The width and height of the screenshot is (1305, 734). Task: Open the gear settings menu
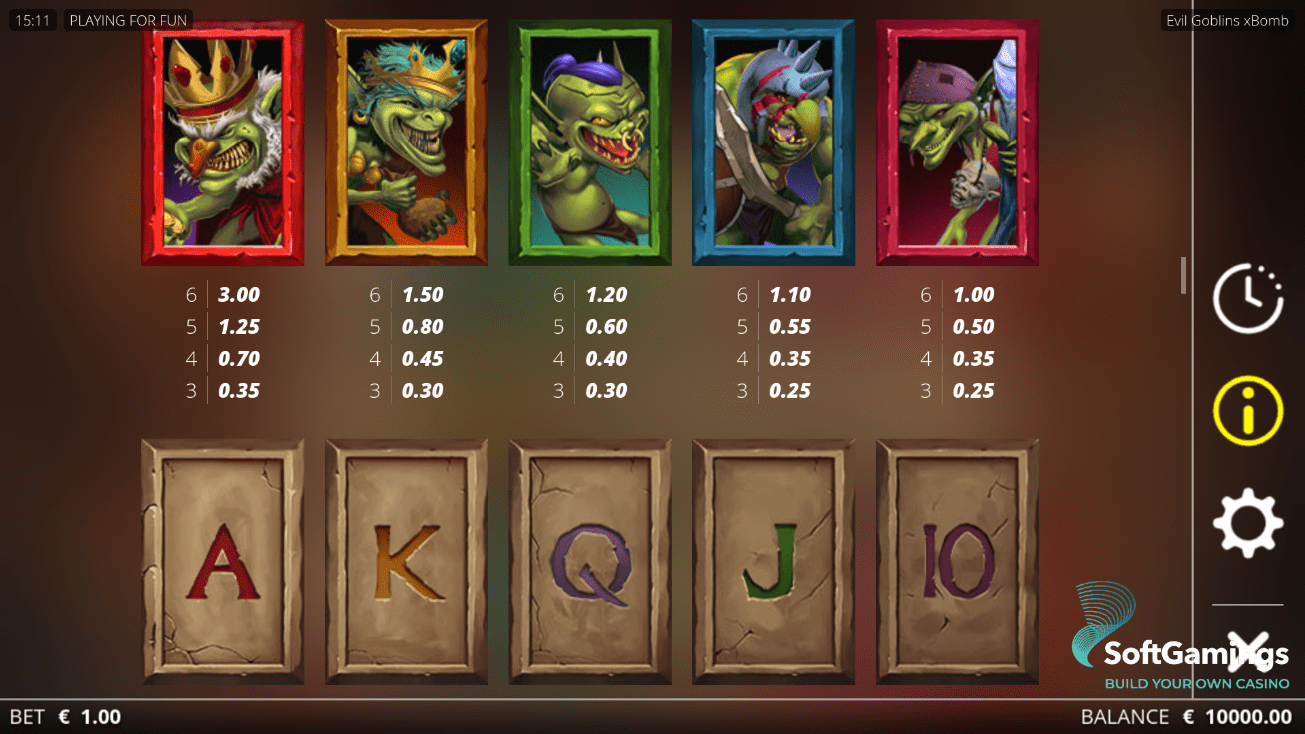click(x=1247, y=523)
